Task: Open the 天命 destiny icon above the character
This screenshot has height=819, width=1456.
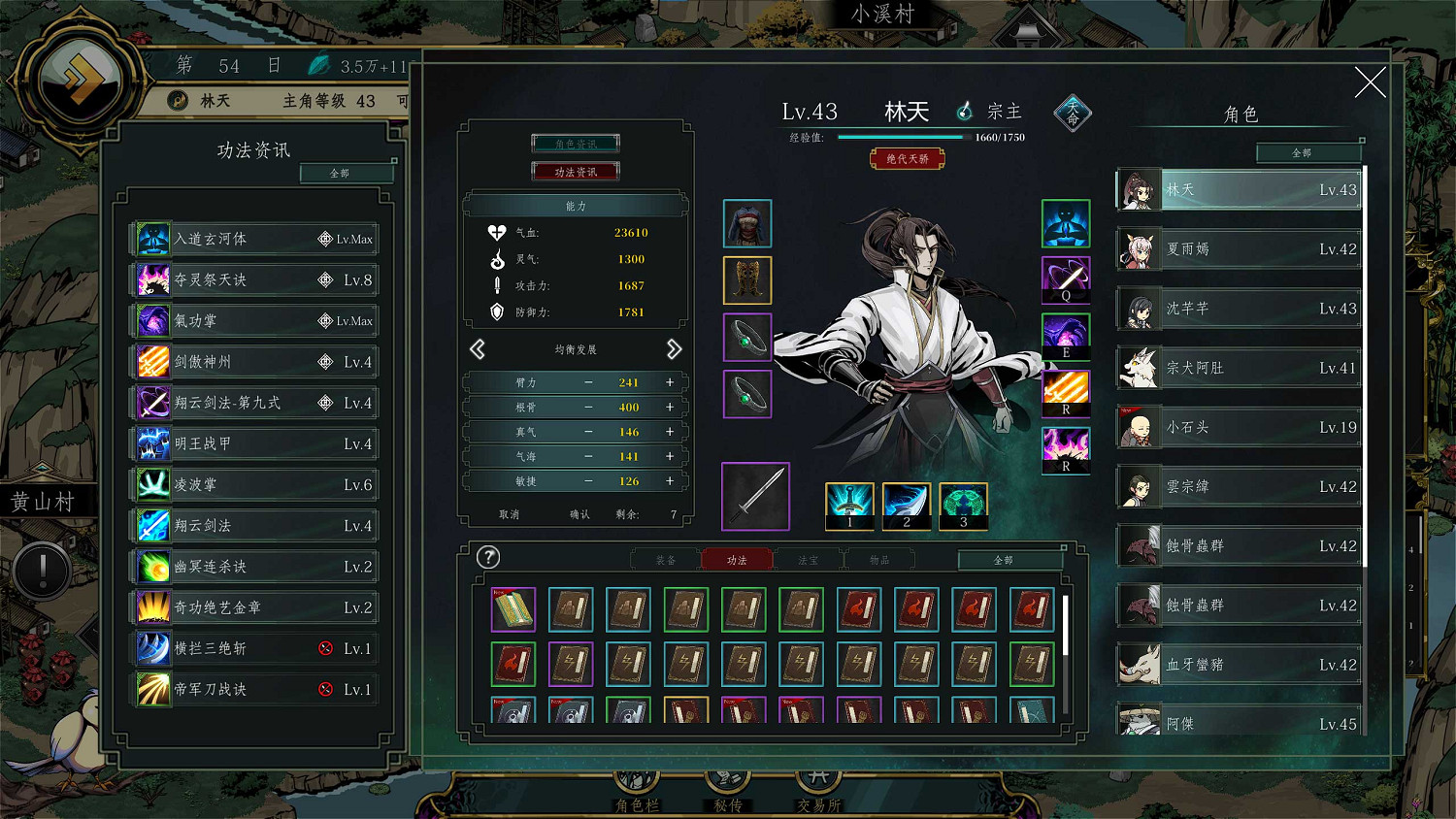Action: (1072, 113)
